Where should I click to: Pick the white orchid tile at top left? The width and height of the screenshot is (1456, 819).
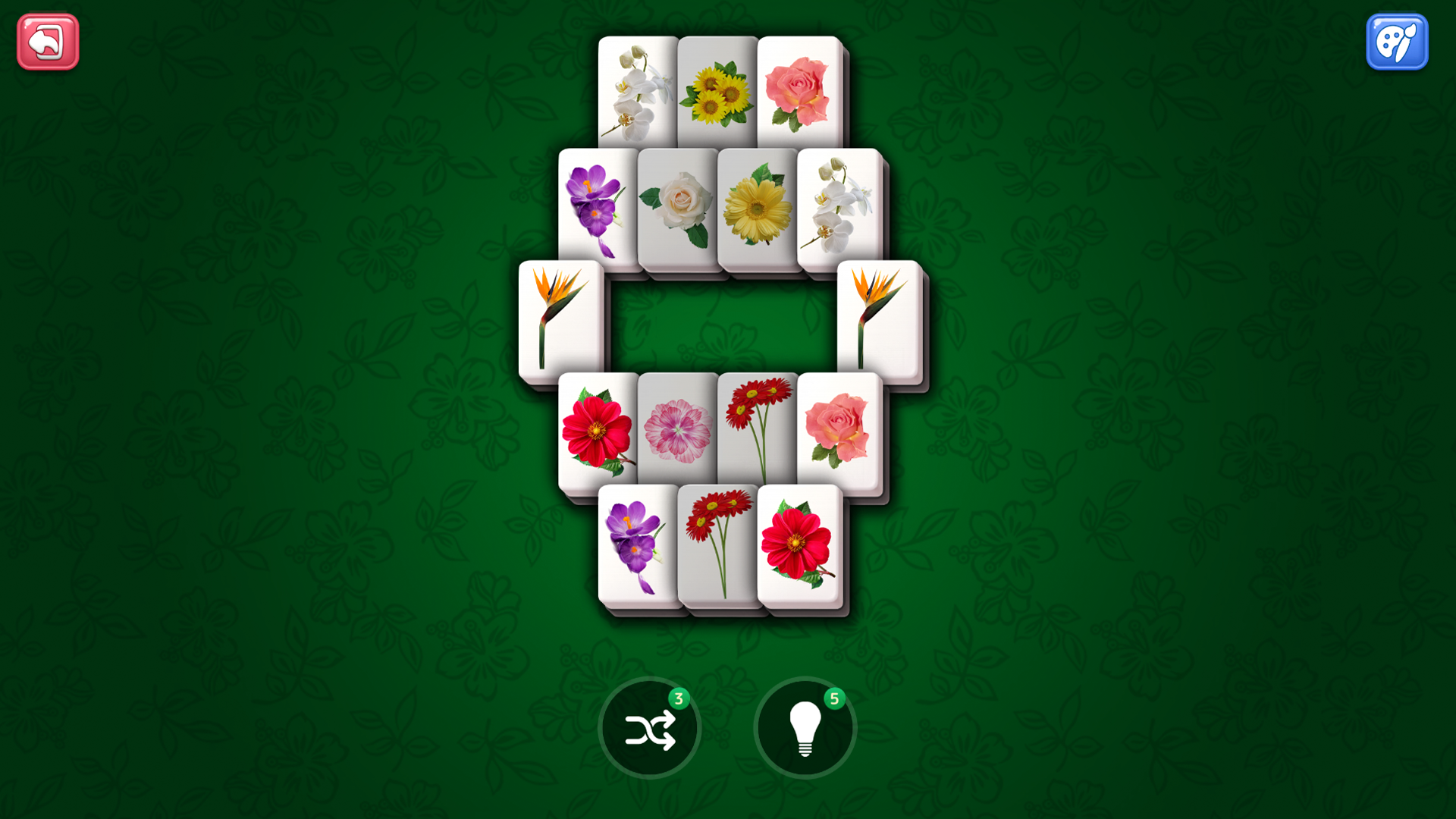tap(638, 91)
